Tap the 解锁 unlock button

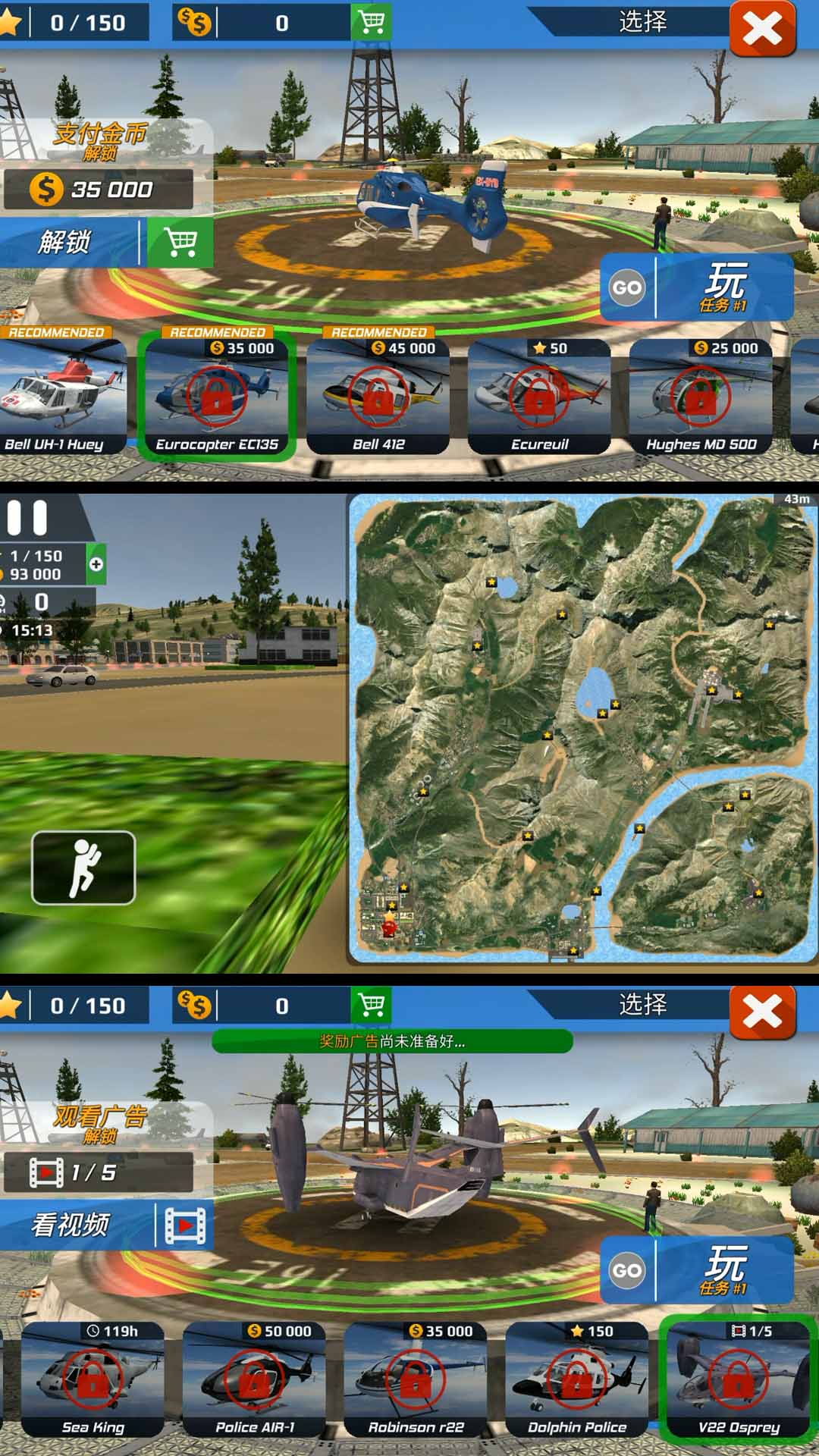pyautogui.click(x=68, y=243)
